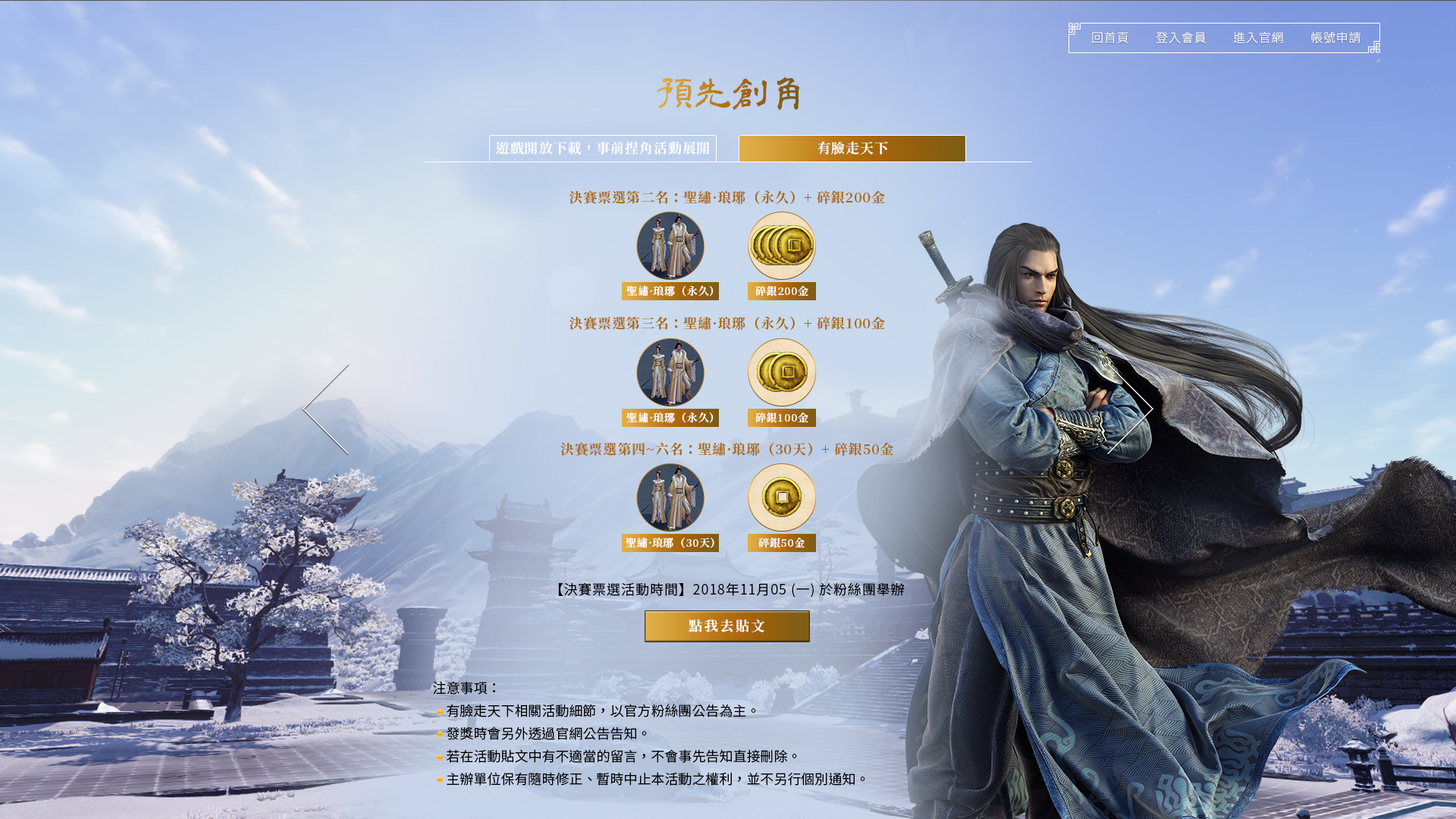
Task: Open the 登入會員 member login
Action: 1180,38
